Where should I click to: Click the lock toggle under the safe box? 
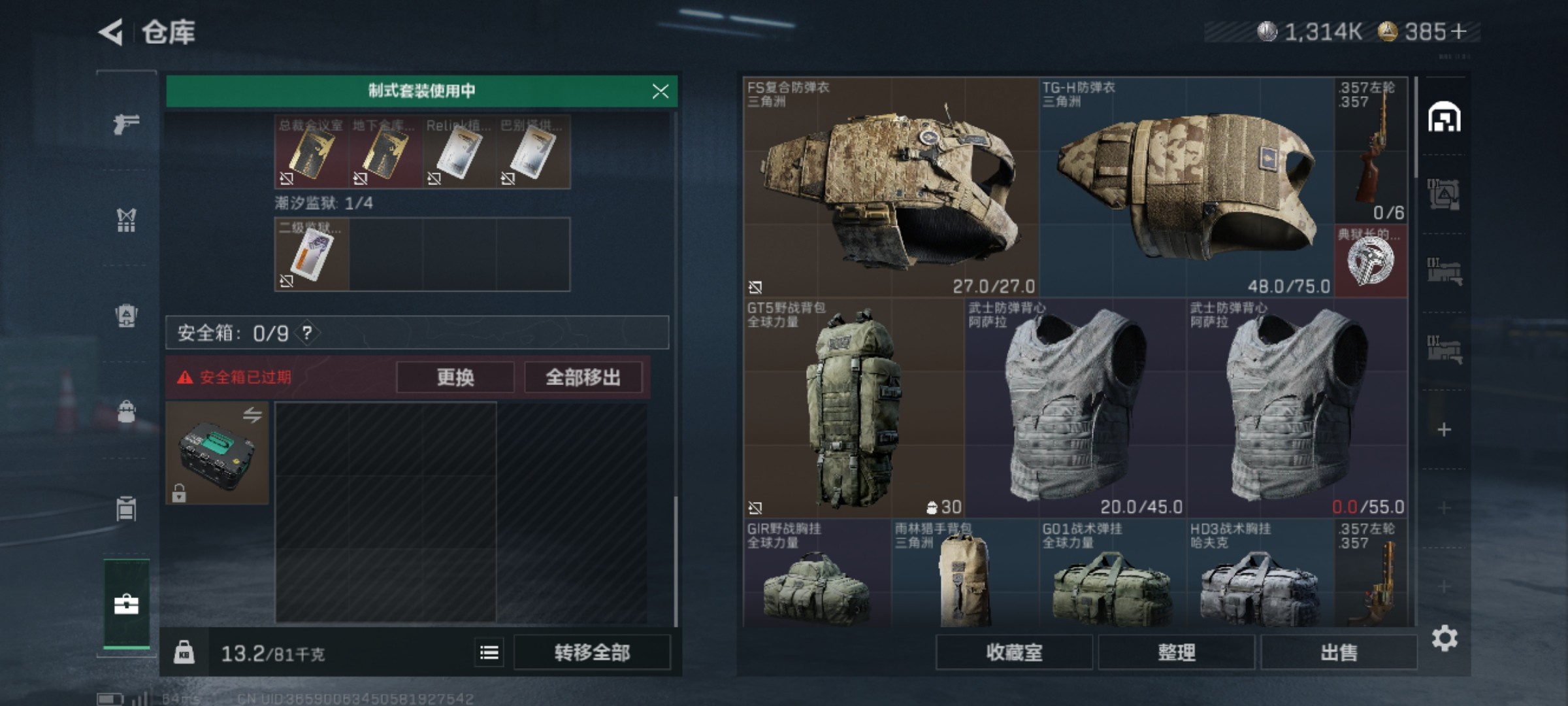point(180,494)
